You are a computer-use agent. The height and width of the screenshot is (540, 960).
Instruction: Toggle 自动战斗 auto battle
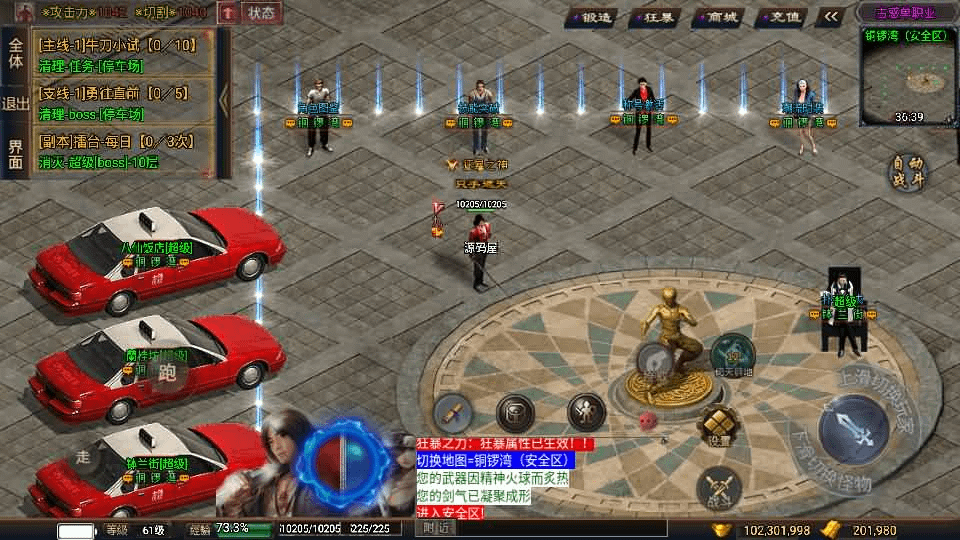pyautogui.click(x=908, y=171)
